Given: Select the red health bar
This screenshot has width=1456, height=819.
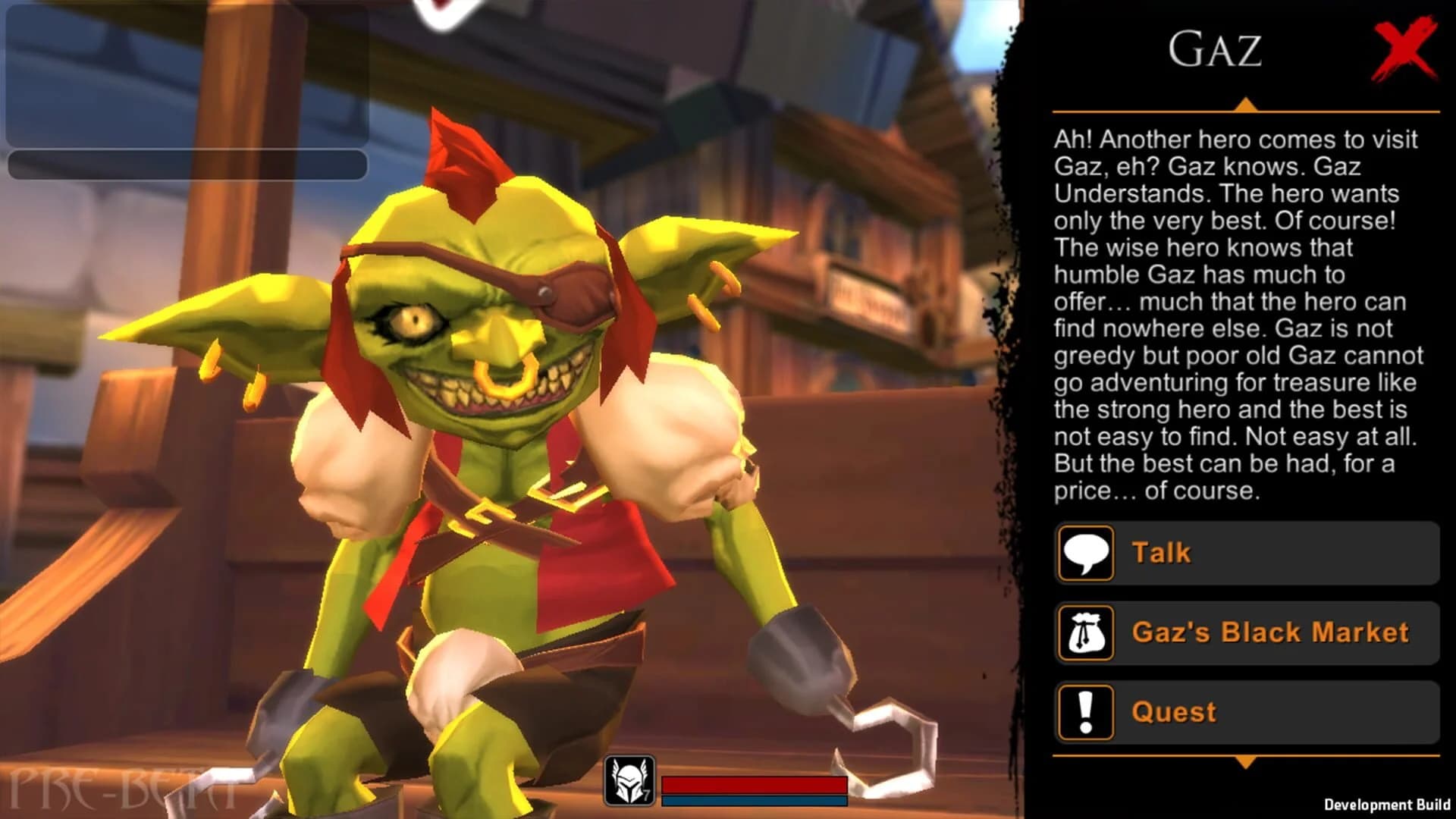Looking at the screenshot, I should coord(755,783).
